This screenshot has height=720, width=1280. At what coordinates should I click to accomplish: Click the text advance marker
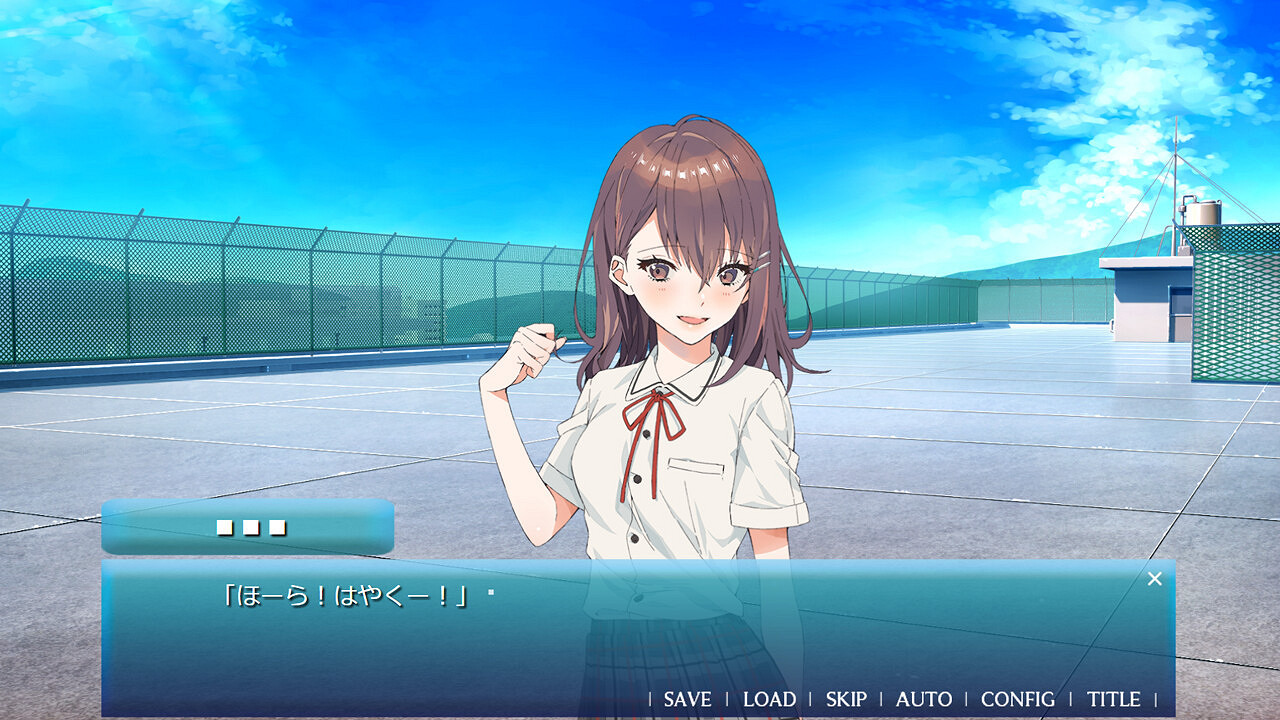(x=489, y=591)
